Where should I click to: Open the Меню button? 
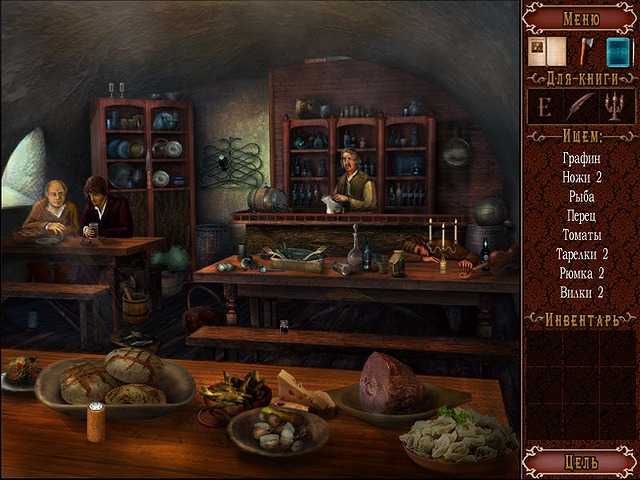581,17
